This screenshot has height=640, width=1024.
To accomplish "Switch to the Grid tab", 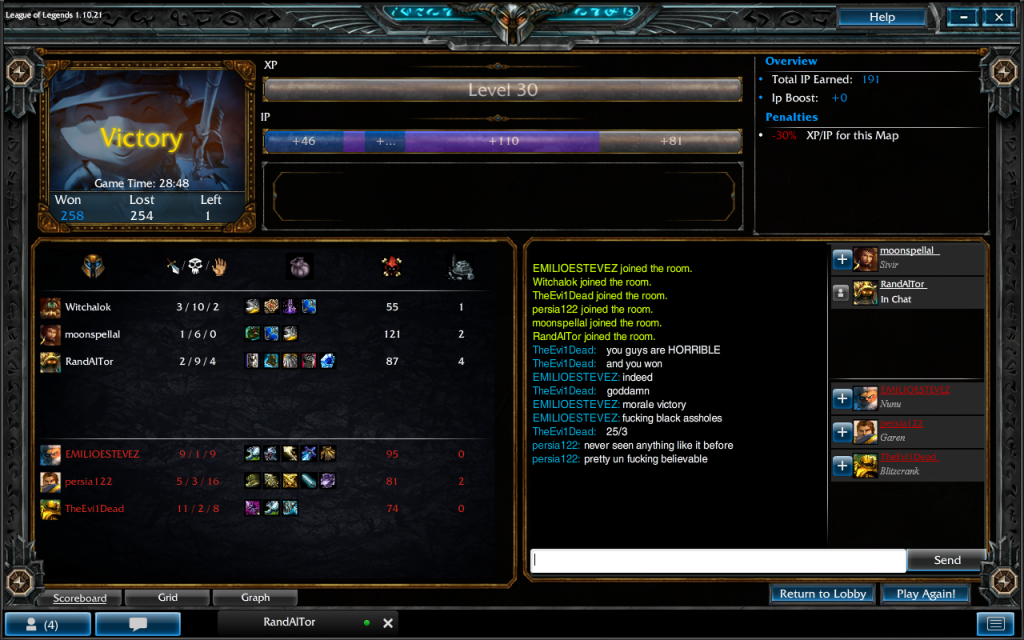I will pyautogui.click(x=167, y=598).
